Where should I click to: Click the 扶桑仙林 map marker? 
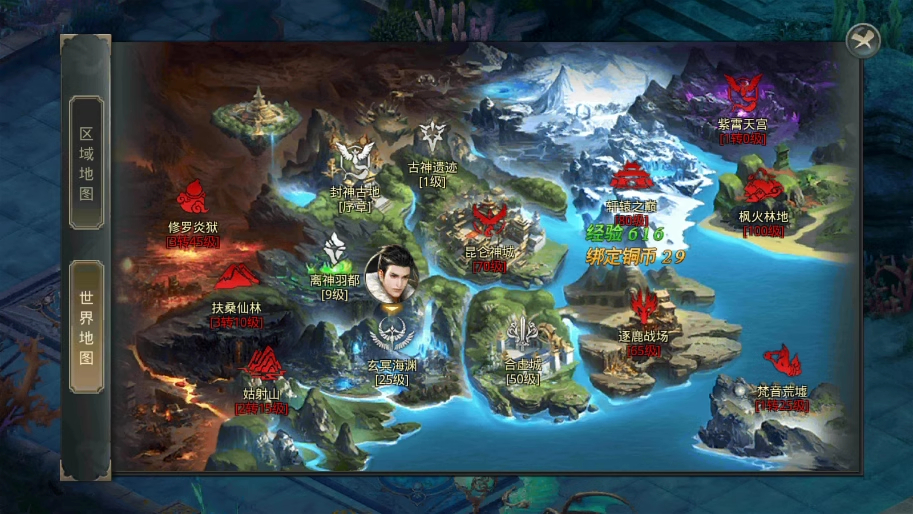[236, 279]
